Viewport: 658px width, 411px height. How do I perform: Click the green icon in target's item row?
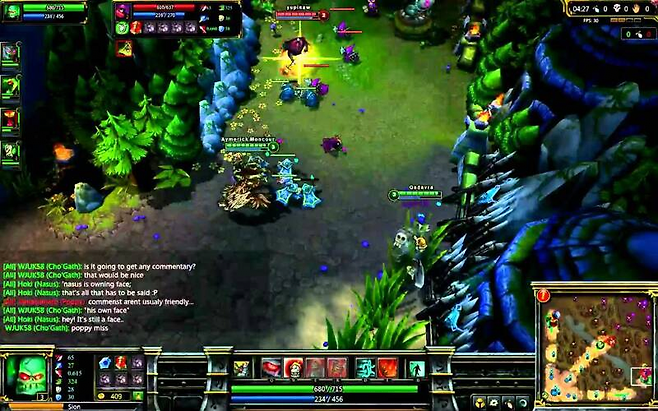coord(123,28)
